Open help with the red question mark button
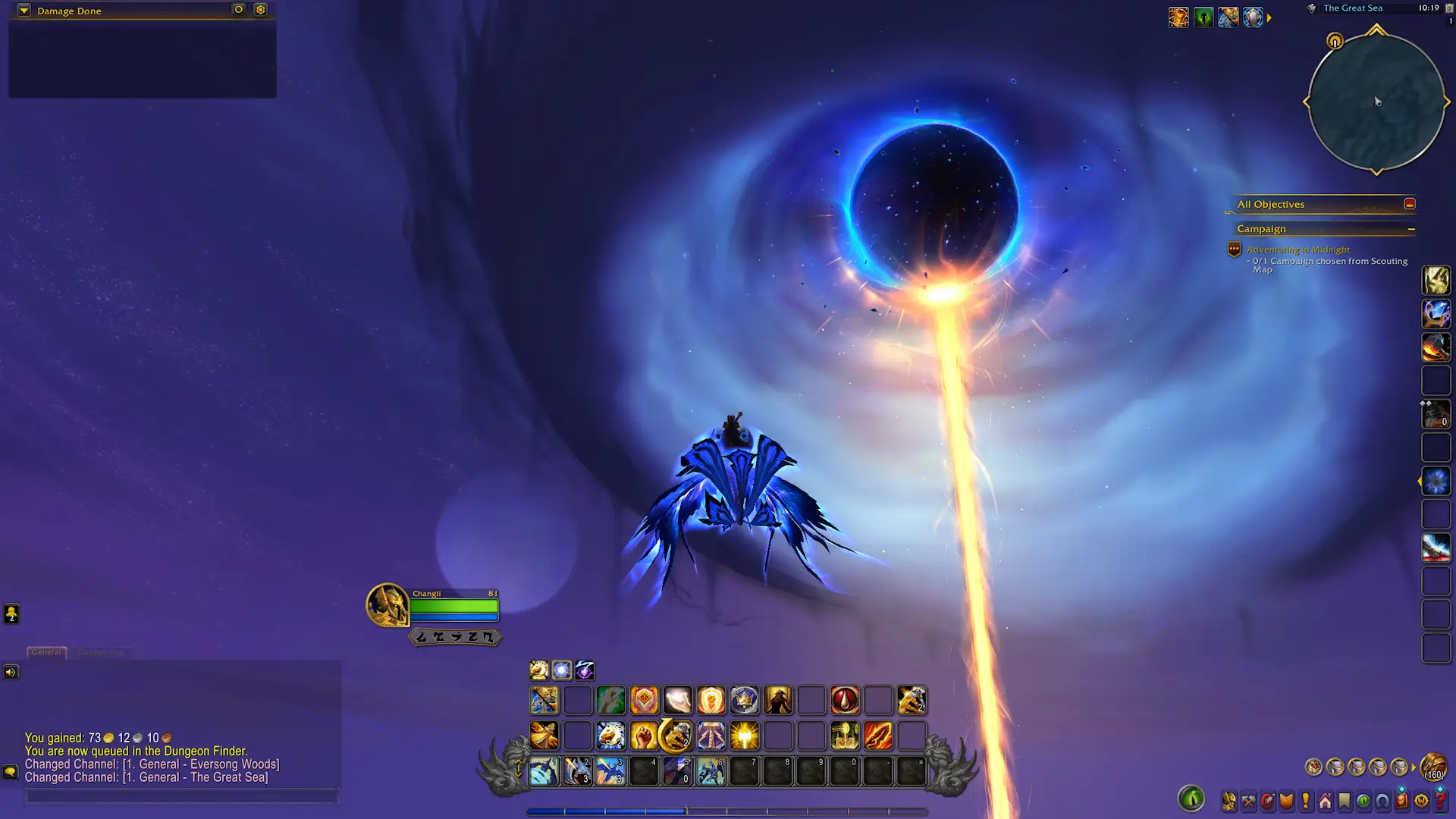Image resolution: width=1456 pixels, height=819 pixels. point(1439,802)
